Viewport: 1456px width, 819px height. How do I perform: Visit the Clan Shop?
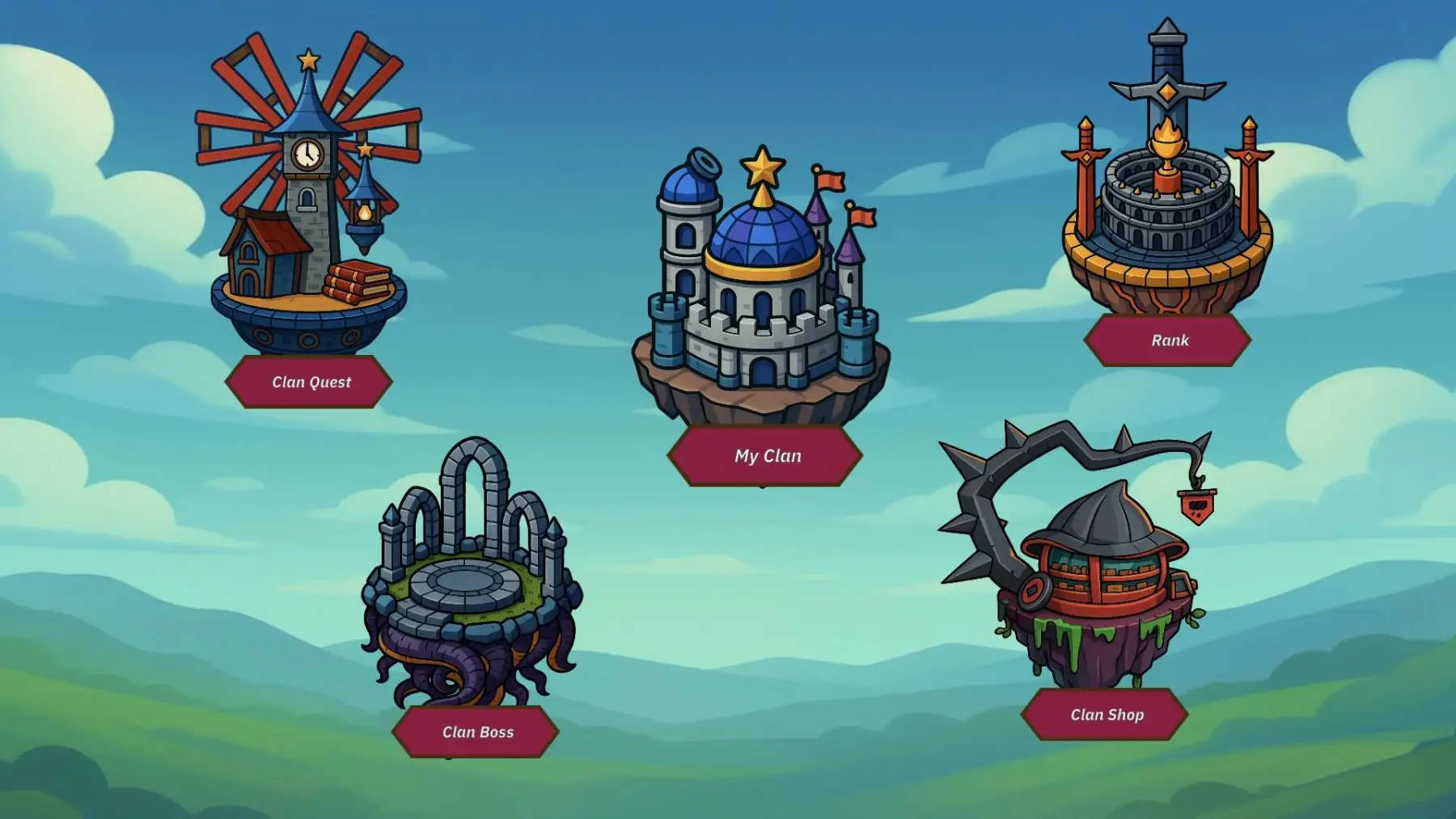click(x=1106, y=715)
